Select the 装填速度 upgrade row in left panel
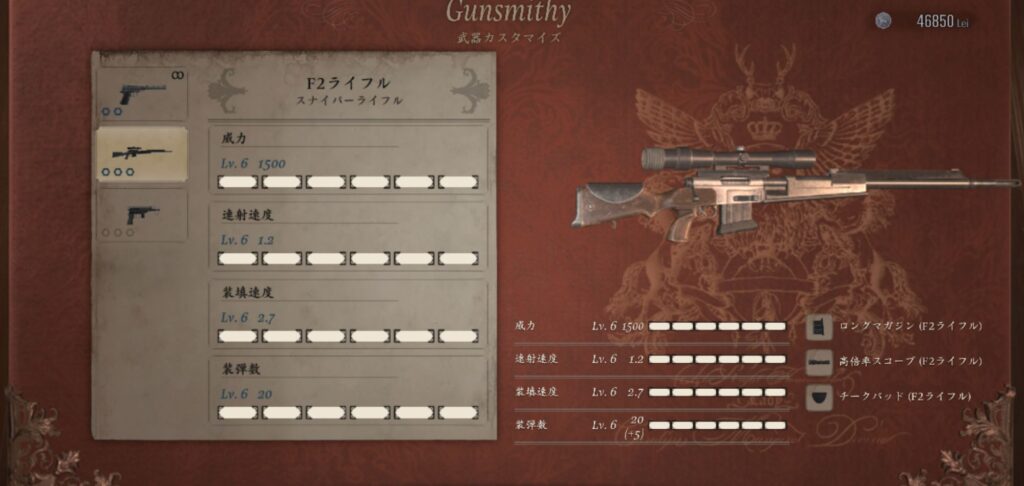 tap(347, 314)
